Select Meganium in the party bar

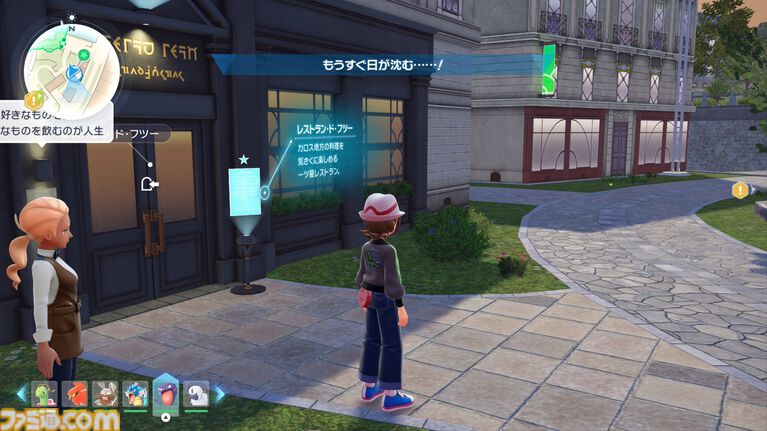44,394
